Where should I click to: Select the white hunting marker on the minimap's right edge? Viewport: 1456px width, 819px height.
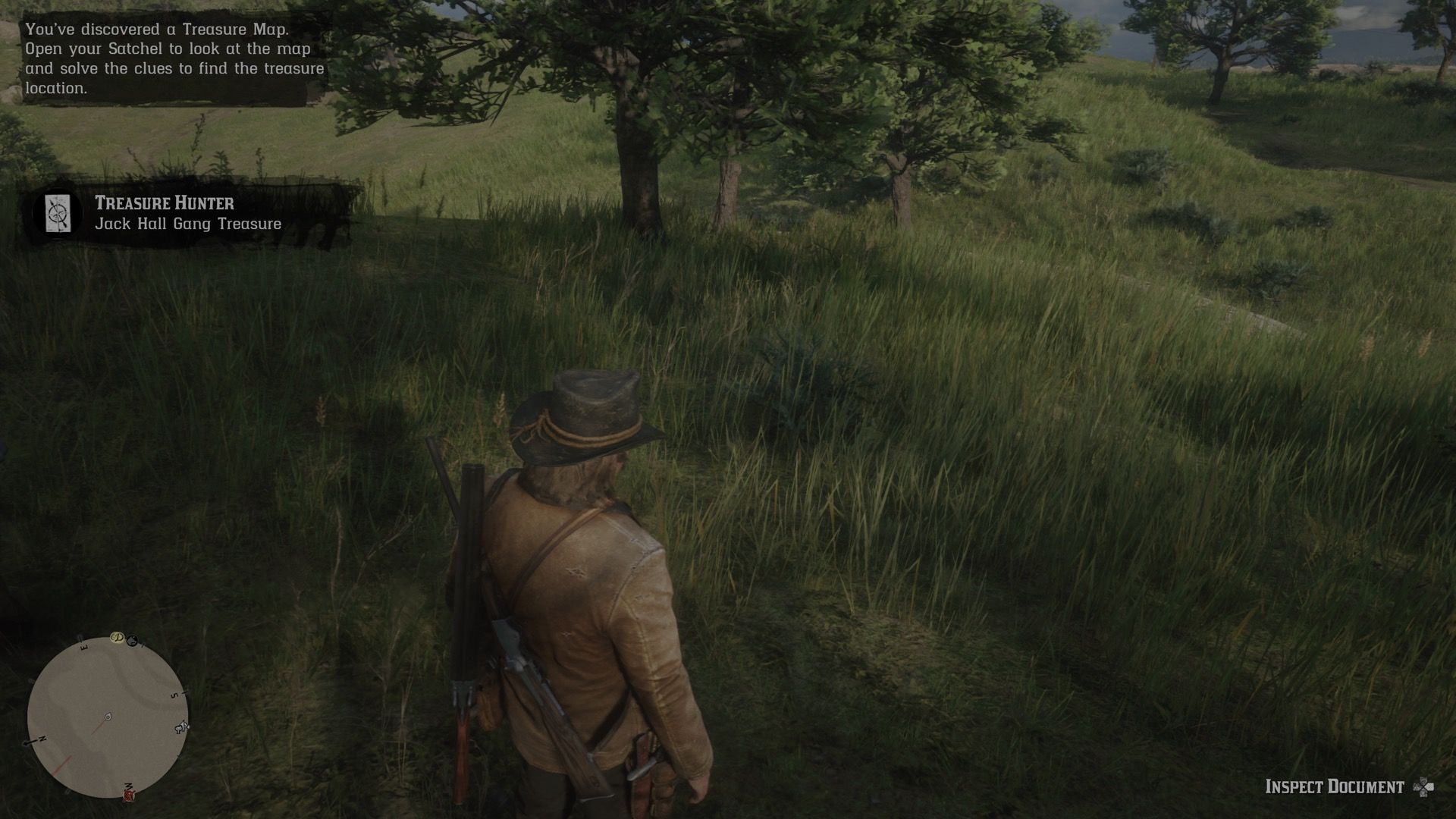coord(181,726)
